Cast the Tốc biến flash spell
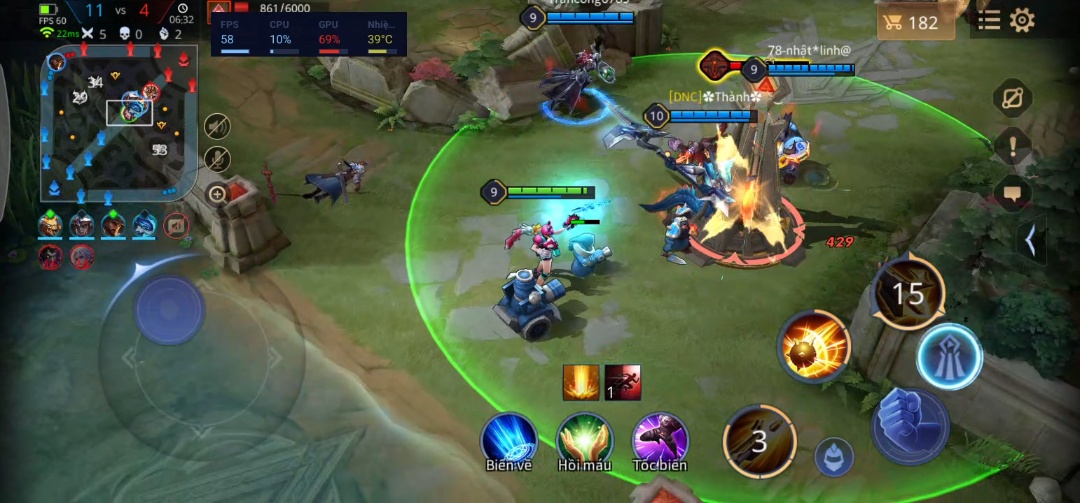 [660, 438]
